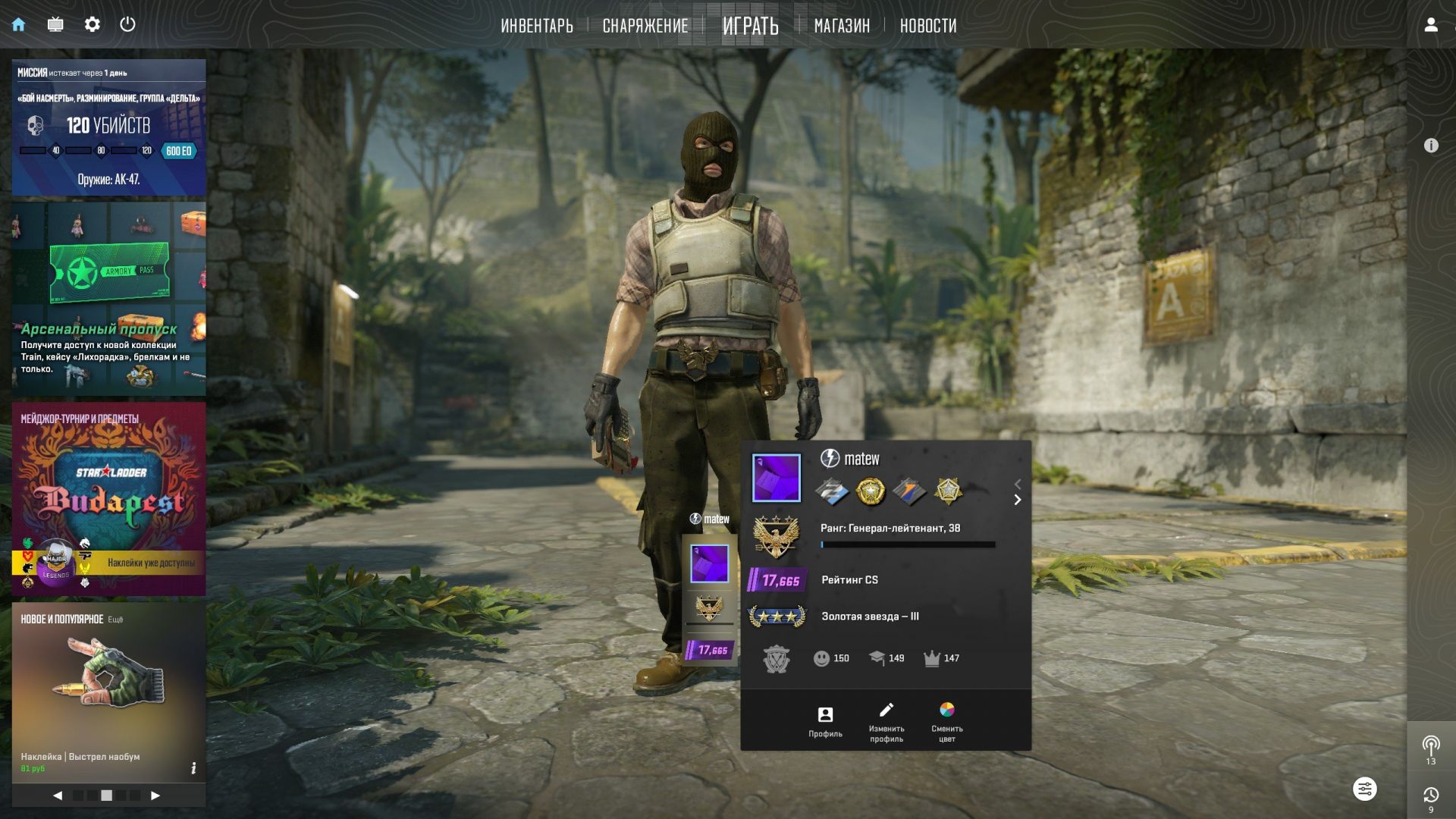Open the TV watch icon
Image resolution: width=1456 pixels, height=819 pixels.
55,24
